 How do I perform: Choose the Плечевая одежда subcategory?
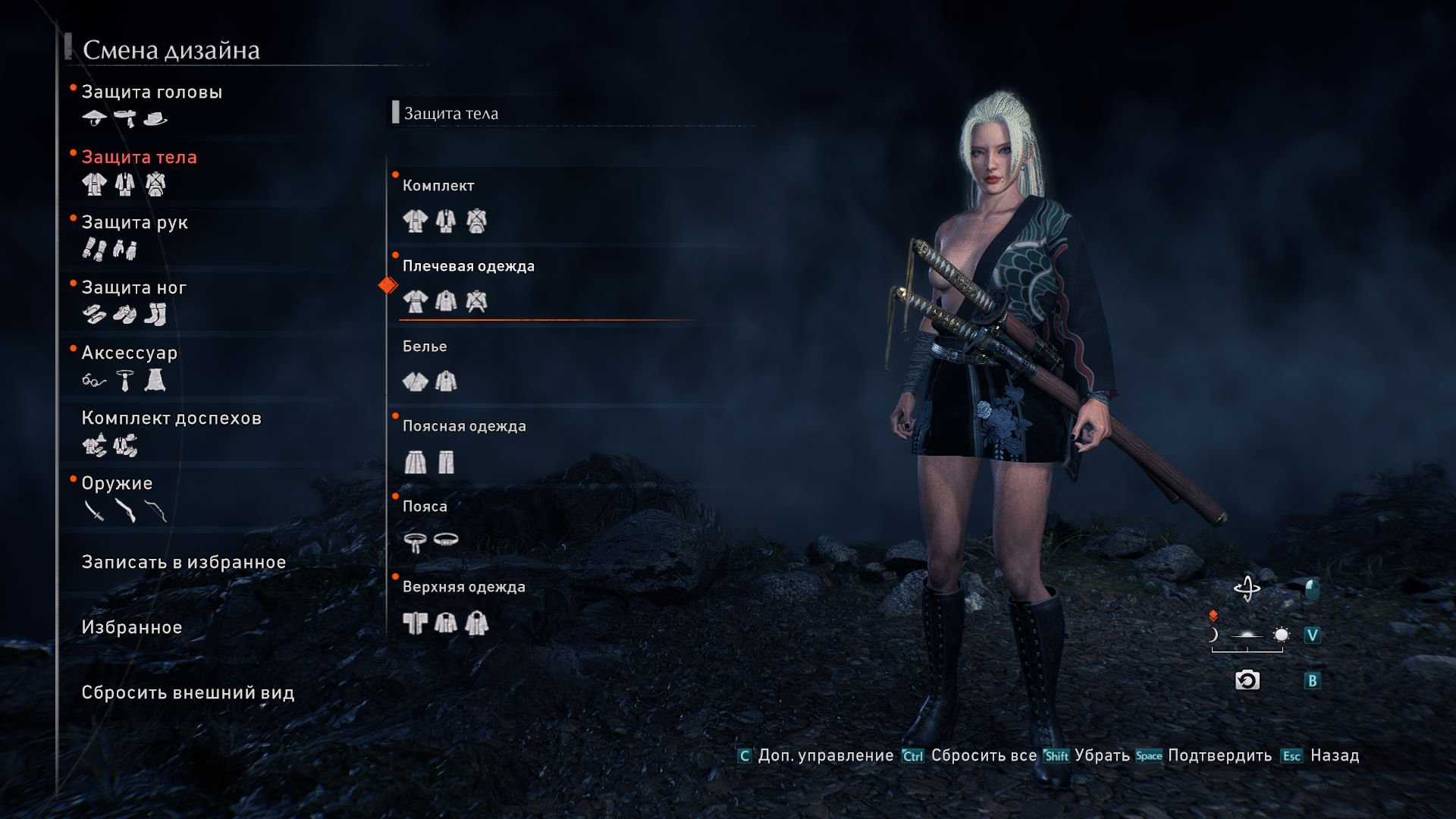tap(468, 267)
